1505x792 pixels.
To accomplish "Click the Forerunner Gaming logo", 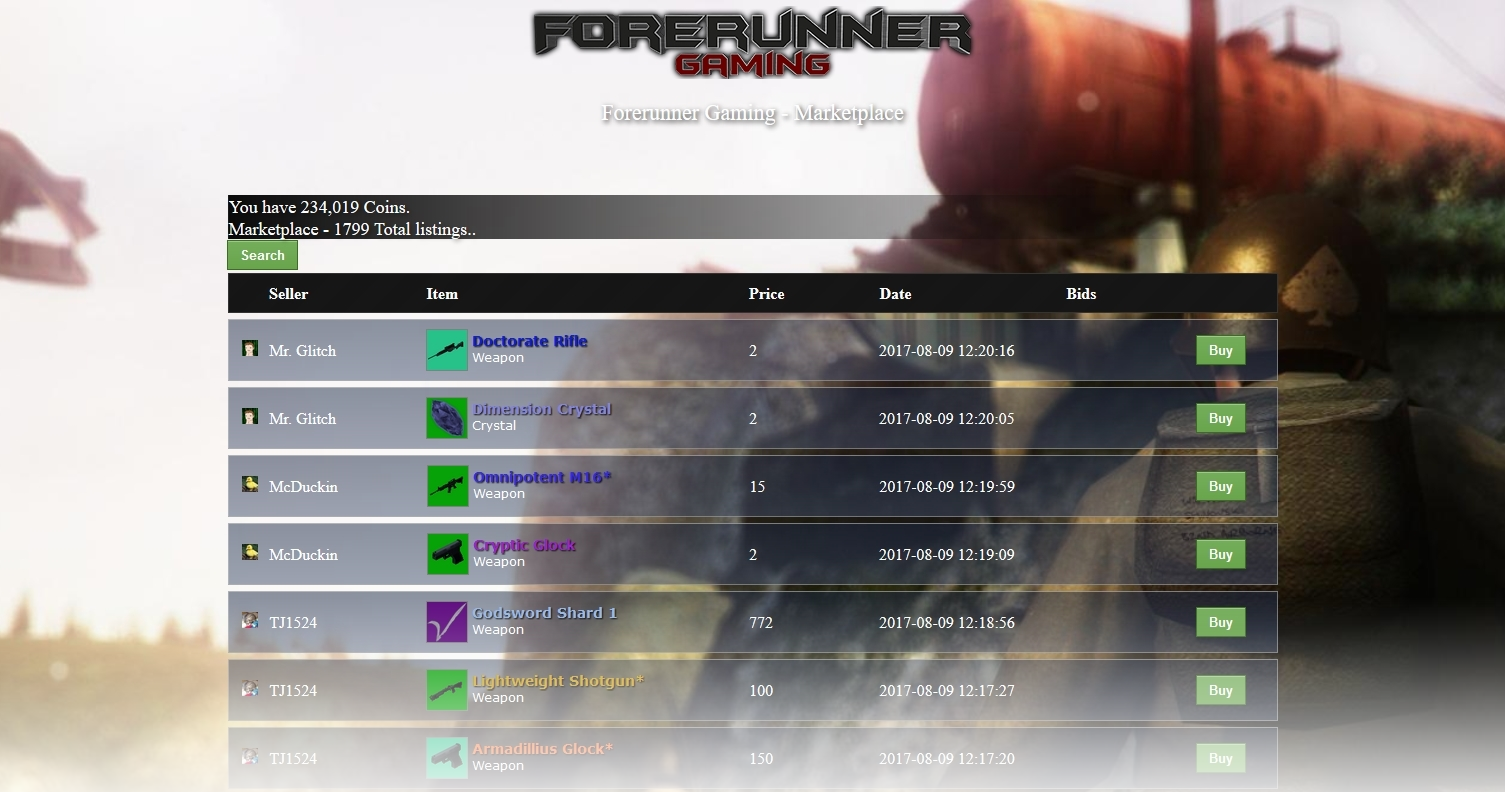I will click(752, 40).
